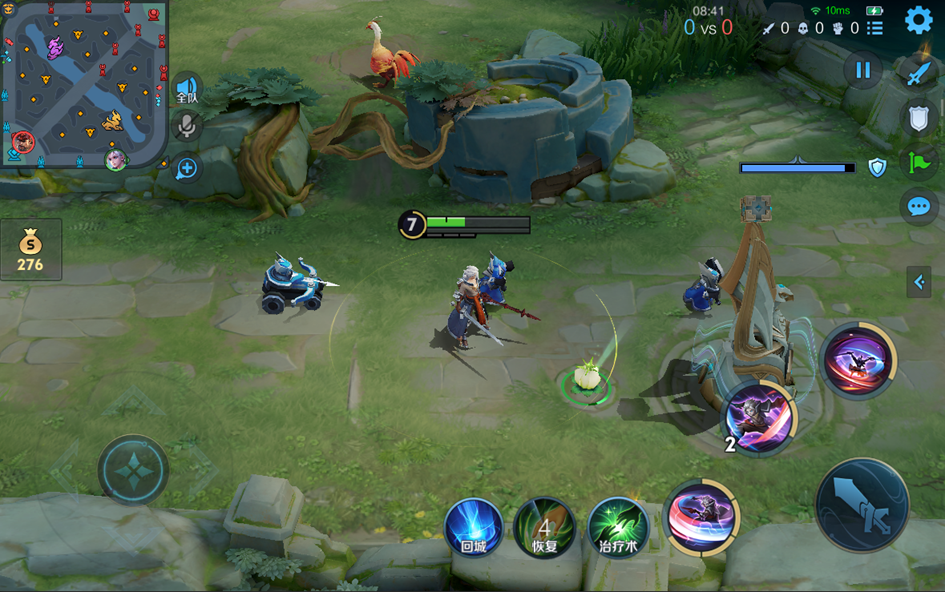Tap the large sword basic attack button
The height and width of the screenshot is (592, 945).
862,505
